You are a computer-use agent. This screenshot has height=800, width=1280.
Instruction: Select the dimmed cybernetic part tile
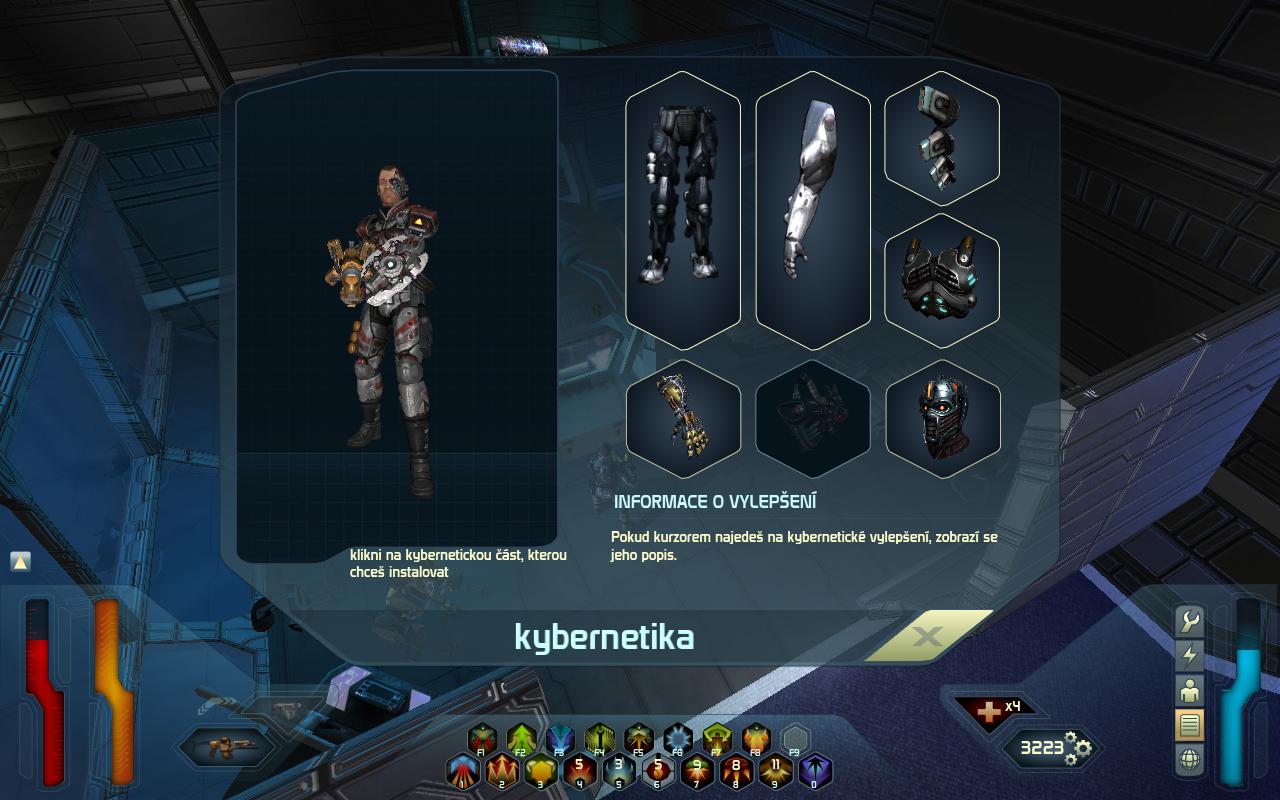(x=813, y=418)
